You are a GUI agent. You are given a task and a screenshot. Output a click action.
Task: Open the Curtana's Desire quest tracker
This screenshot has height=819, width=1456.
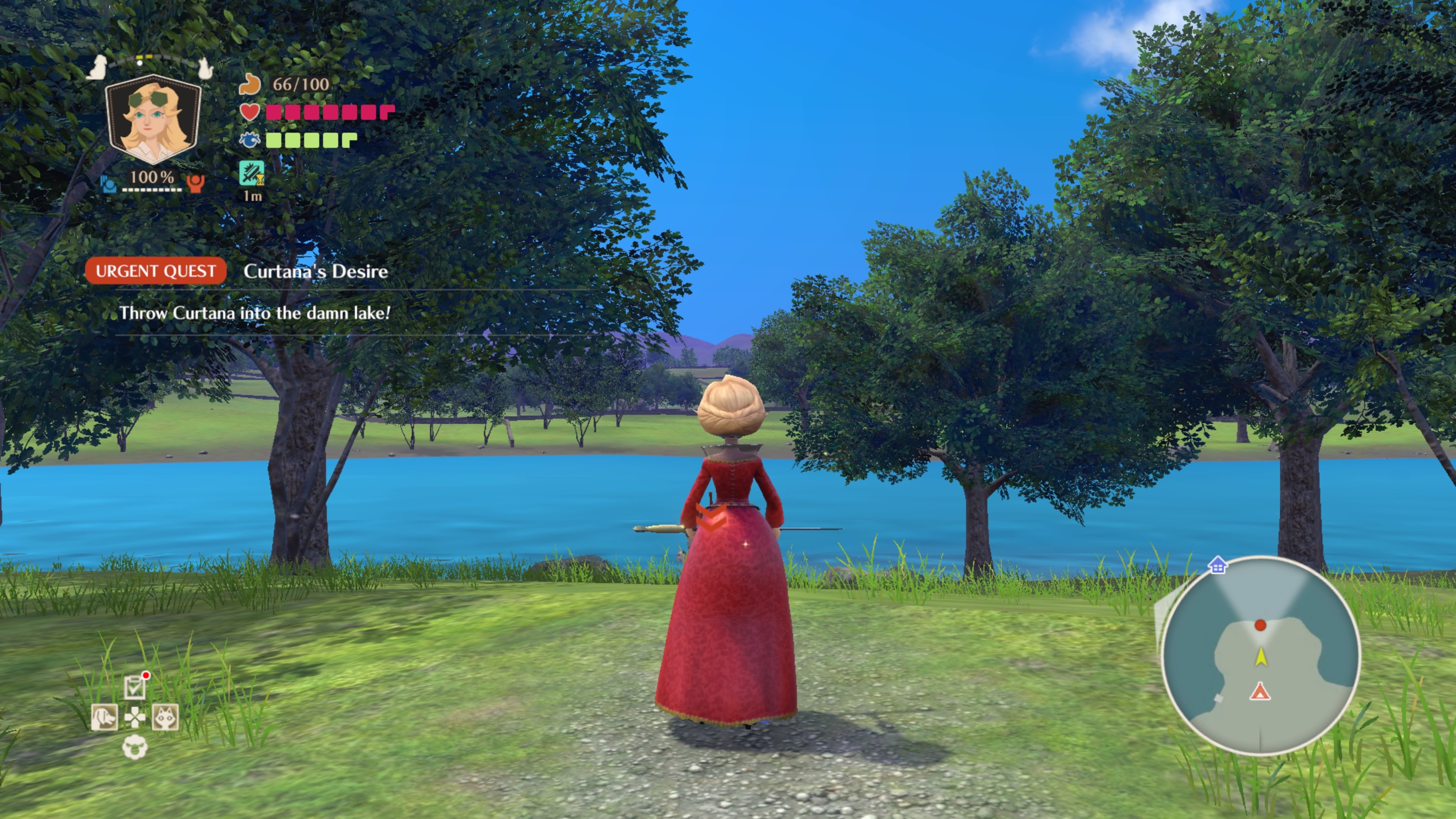point(315,271)
